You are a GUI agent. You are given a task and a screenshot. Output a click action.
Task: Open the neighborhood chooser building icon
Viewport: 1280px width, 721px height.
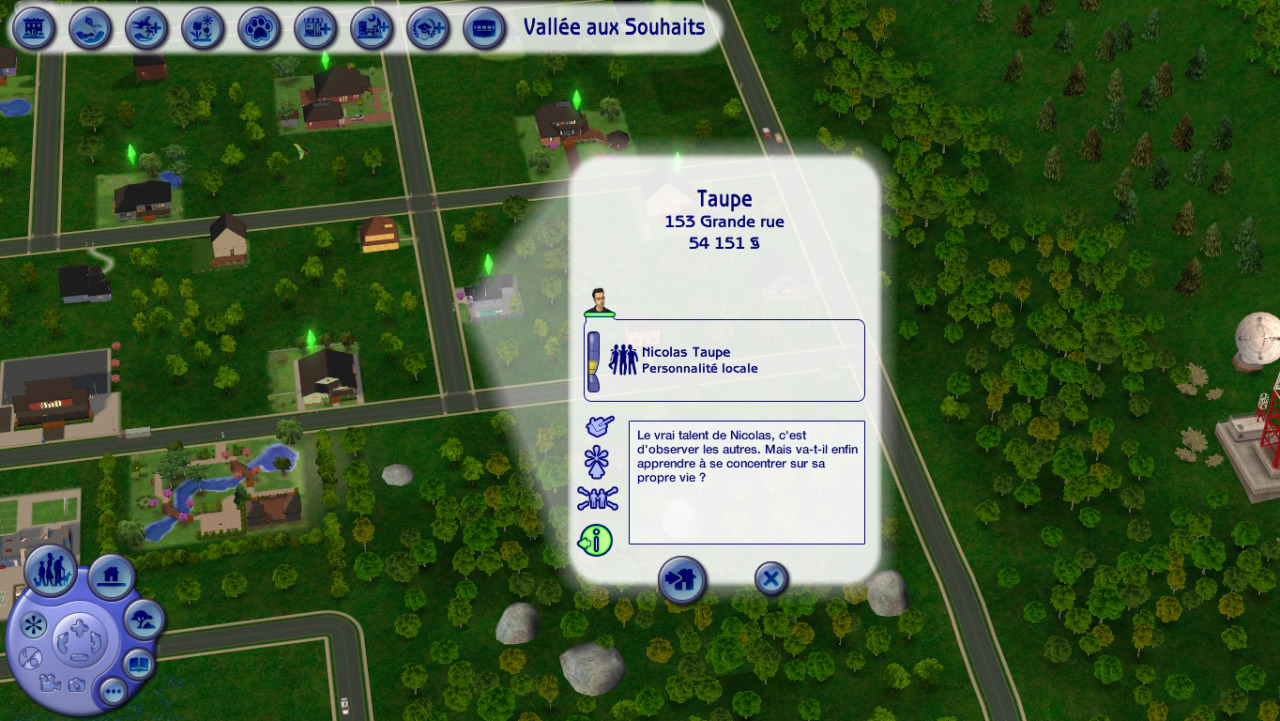35,28
